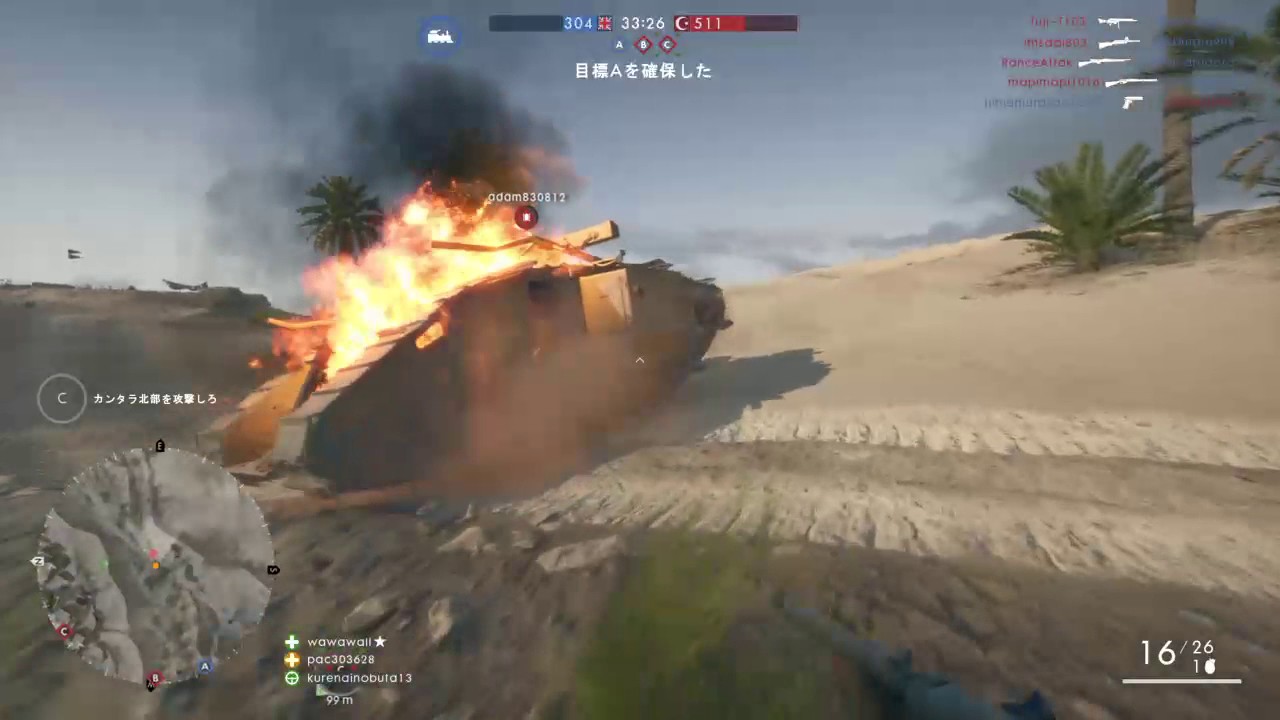Click the adam830812 enemy marker icon
The width and height of the screenshot is (1280, 720).
[526, 216]
